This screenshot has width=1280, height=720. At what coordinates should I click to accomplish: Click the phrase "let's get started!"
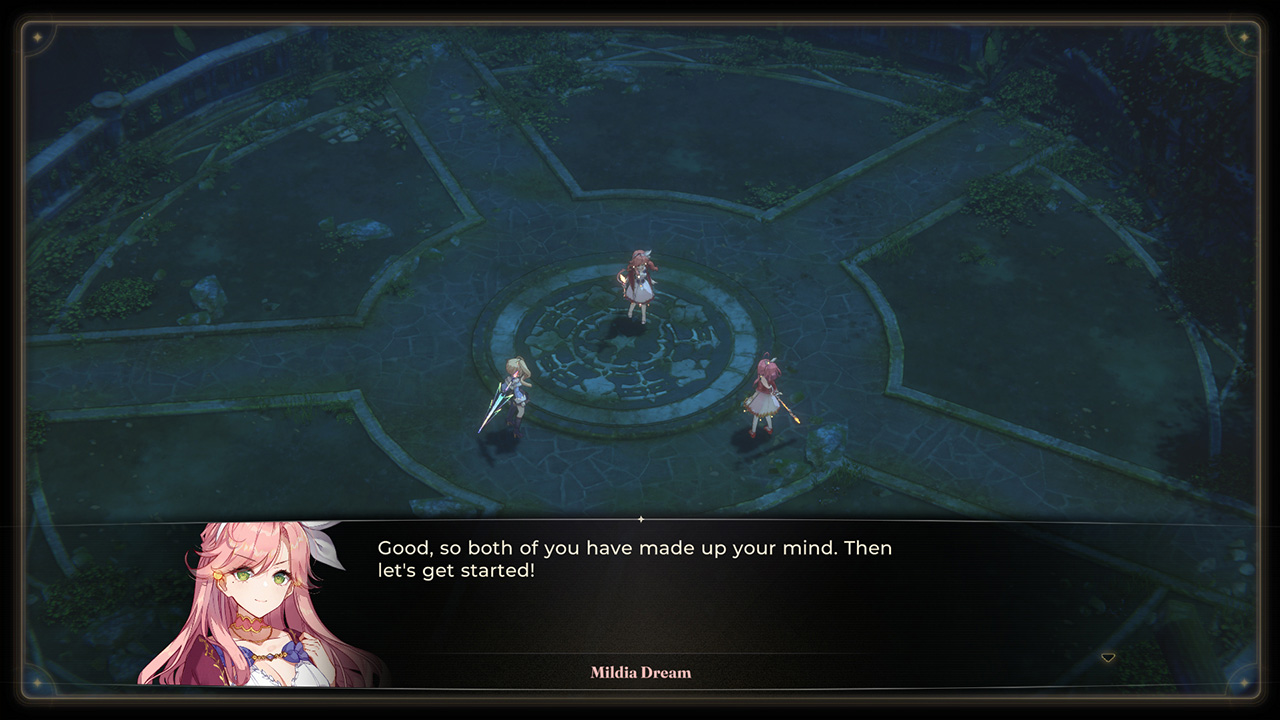[x=458, y=570]
